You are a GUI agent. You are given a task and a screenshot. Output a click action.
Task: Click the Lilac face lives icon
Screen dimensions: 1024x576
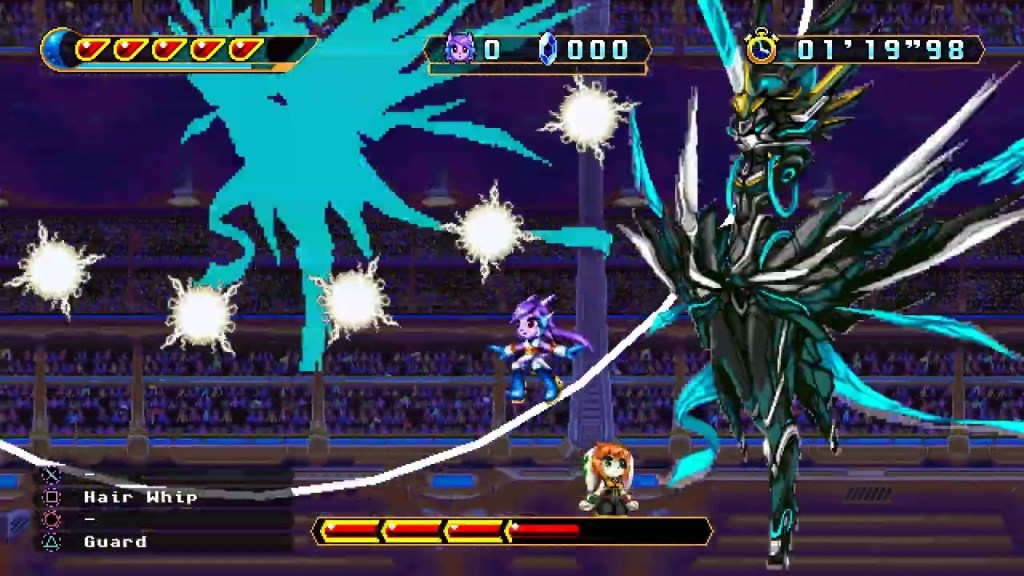pos(459,49)
